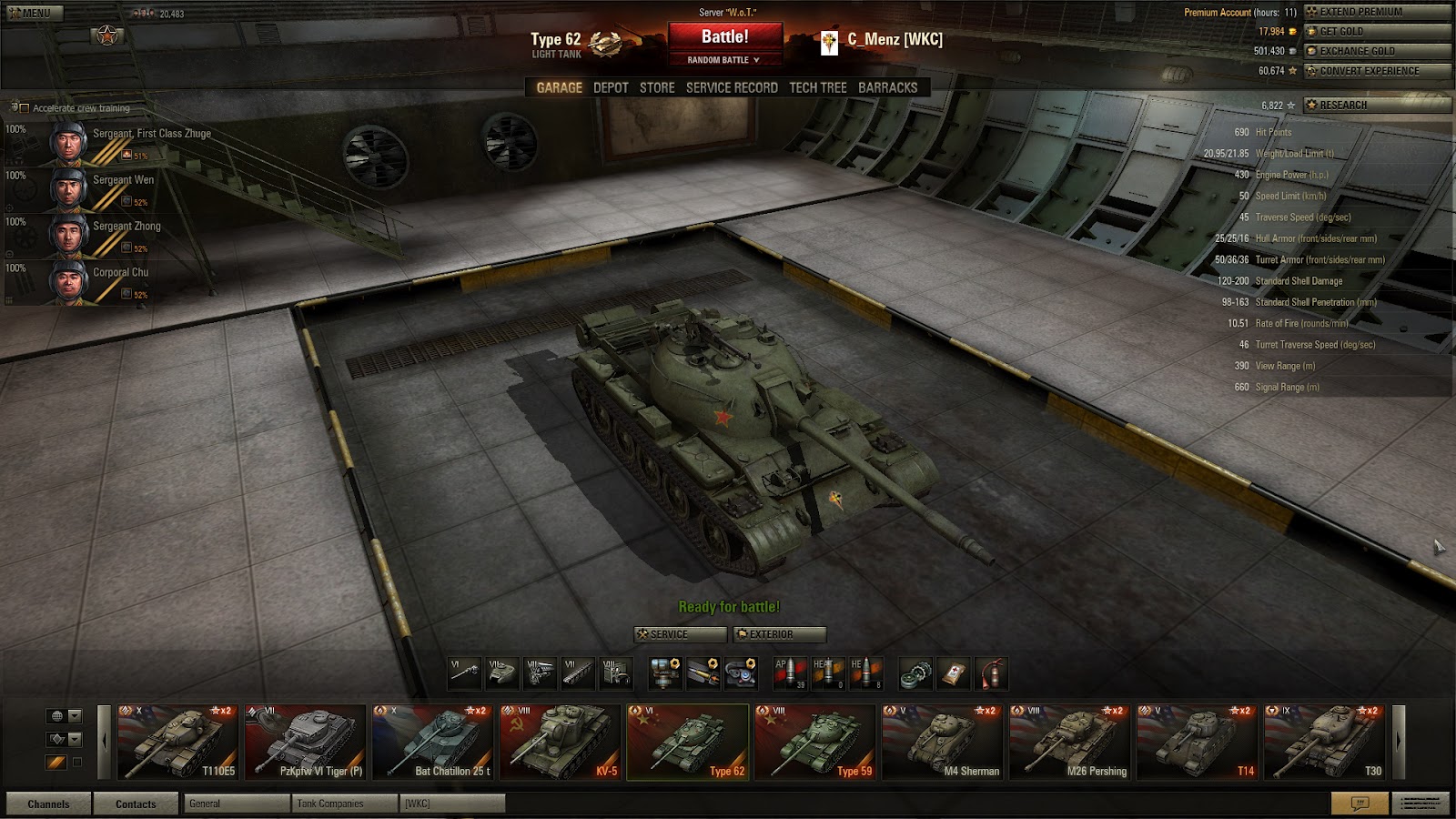Screen dimensions: 1456x819
Task: Open the Exterior customization button
Action: [x=780, y=634]
